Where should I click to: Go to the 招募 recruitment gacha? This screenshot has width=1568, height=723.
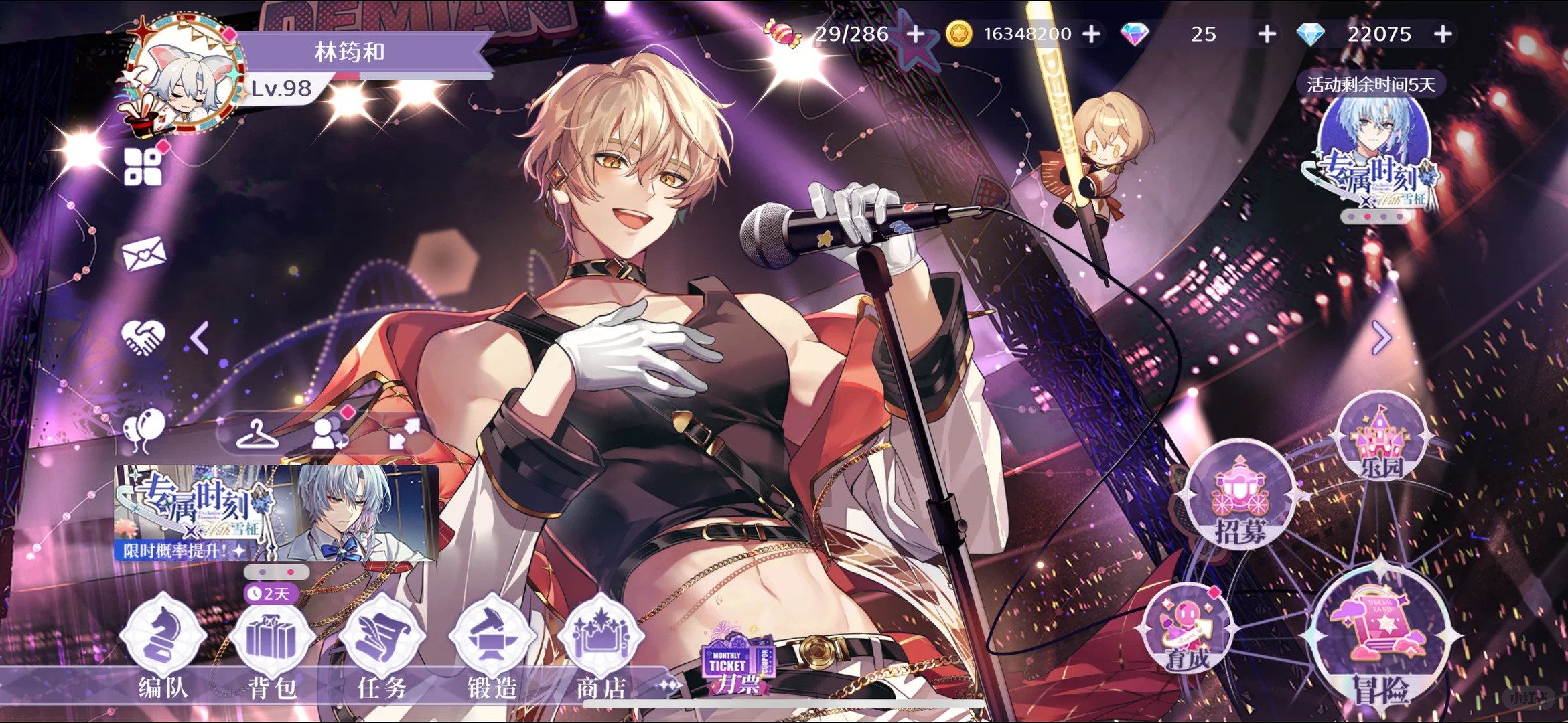tap(1239, 495)
